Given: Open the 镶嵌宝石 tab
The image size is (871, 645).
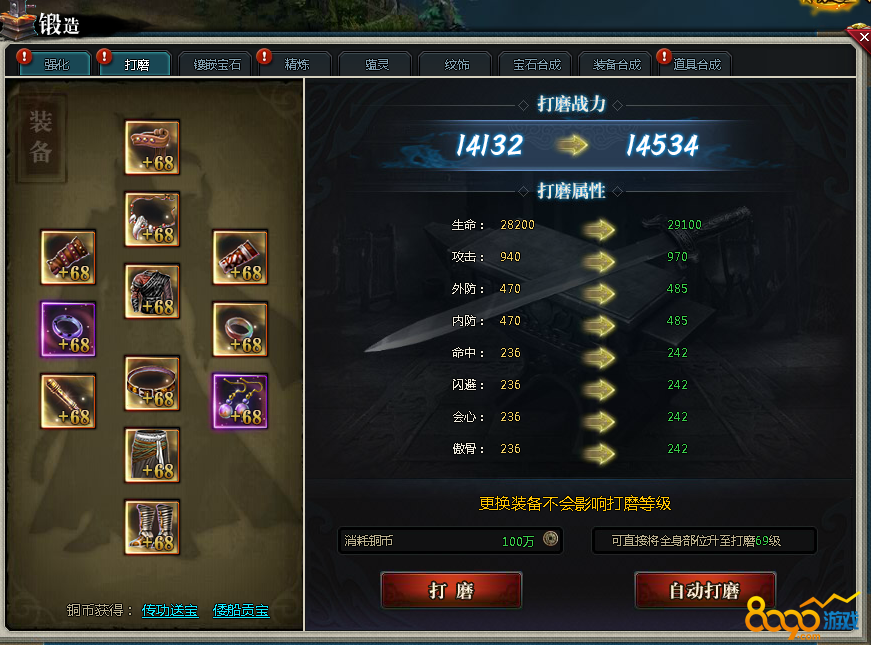Looking at the screenshot, I should tap(217, 65).
